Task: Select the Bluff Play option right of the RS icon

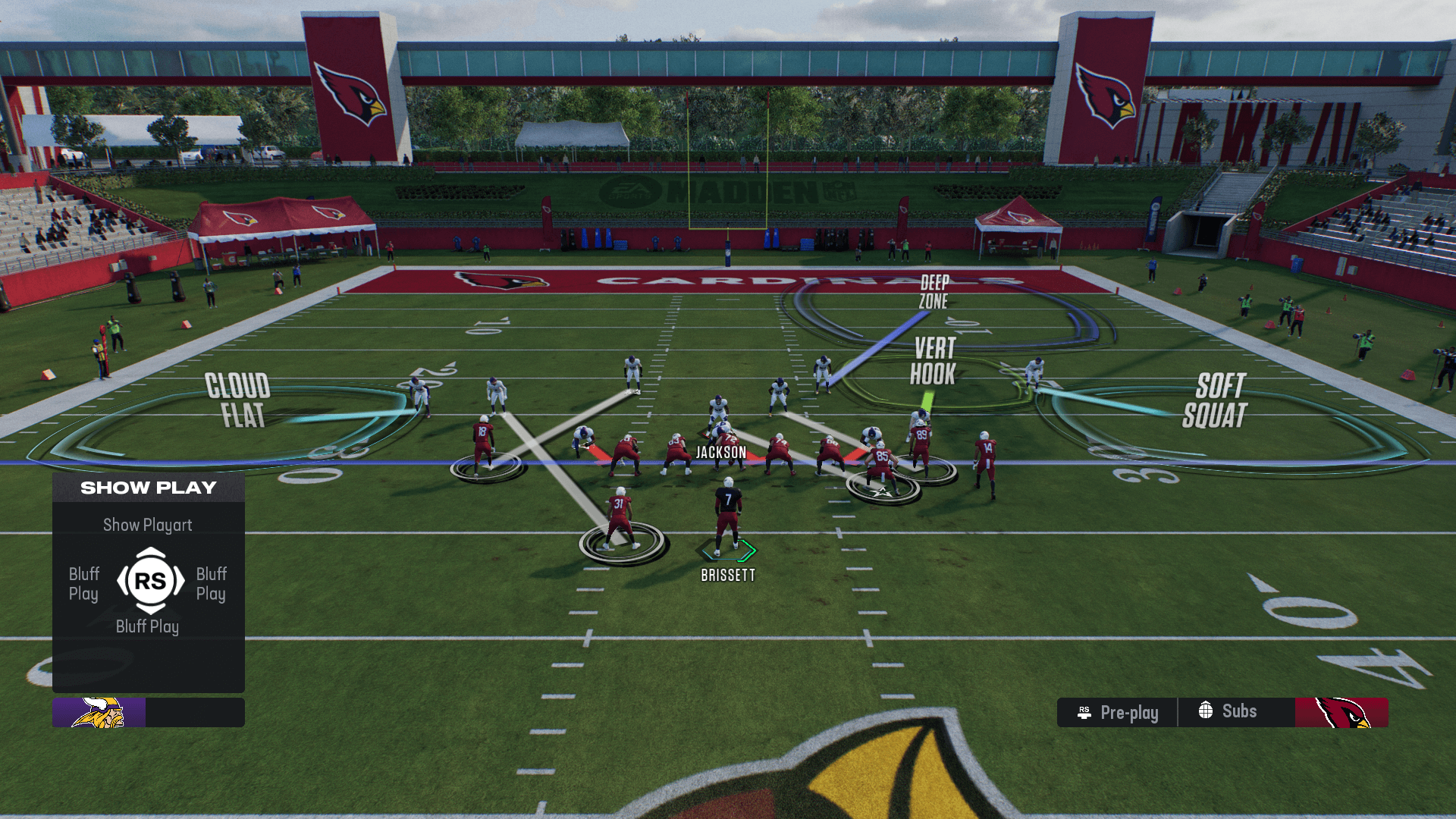Action: (x=212, y=583)
